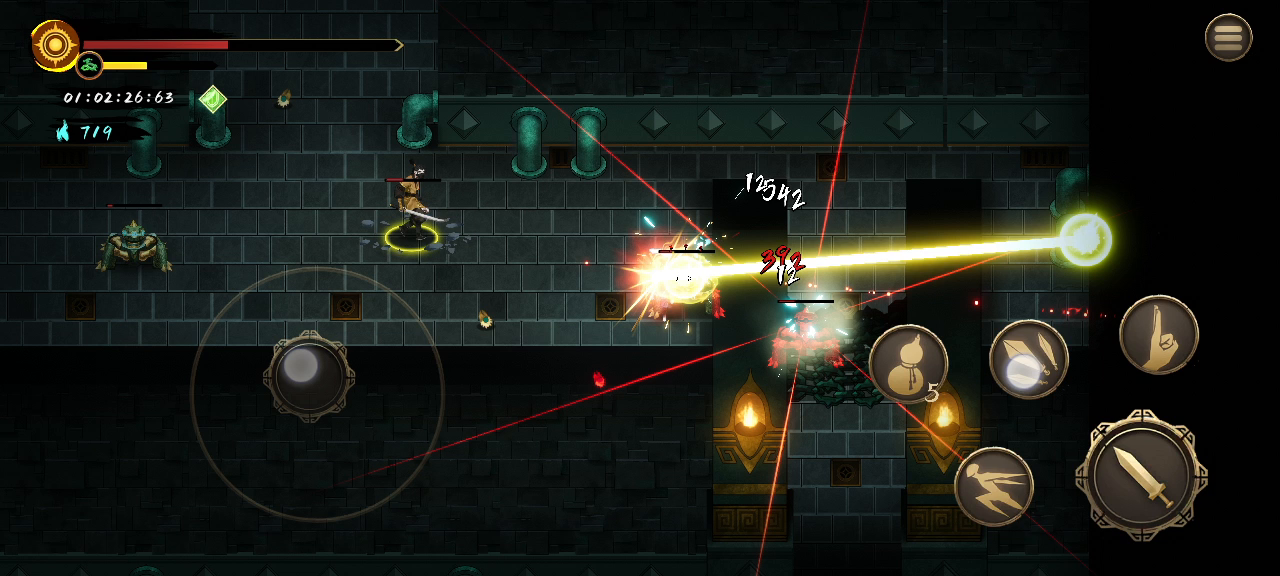Use the healing gourd potion

[x=908, y=364]
